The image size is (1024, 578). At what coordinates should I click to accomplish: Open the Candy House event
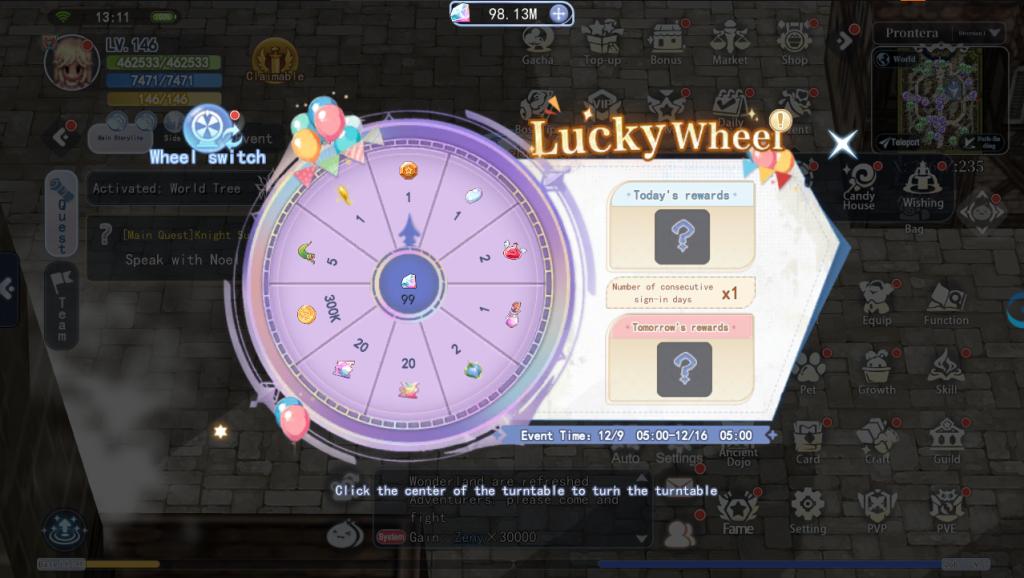coord(858,185)
